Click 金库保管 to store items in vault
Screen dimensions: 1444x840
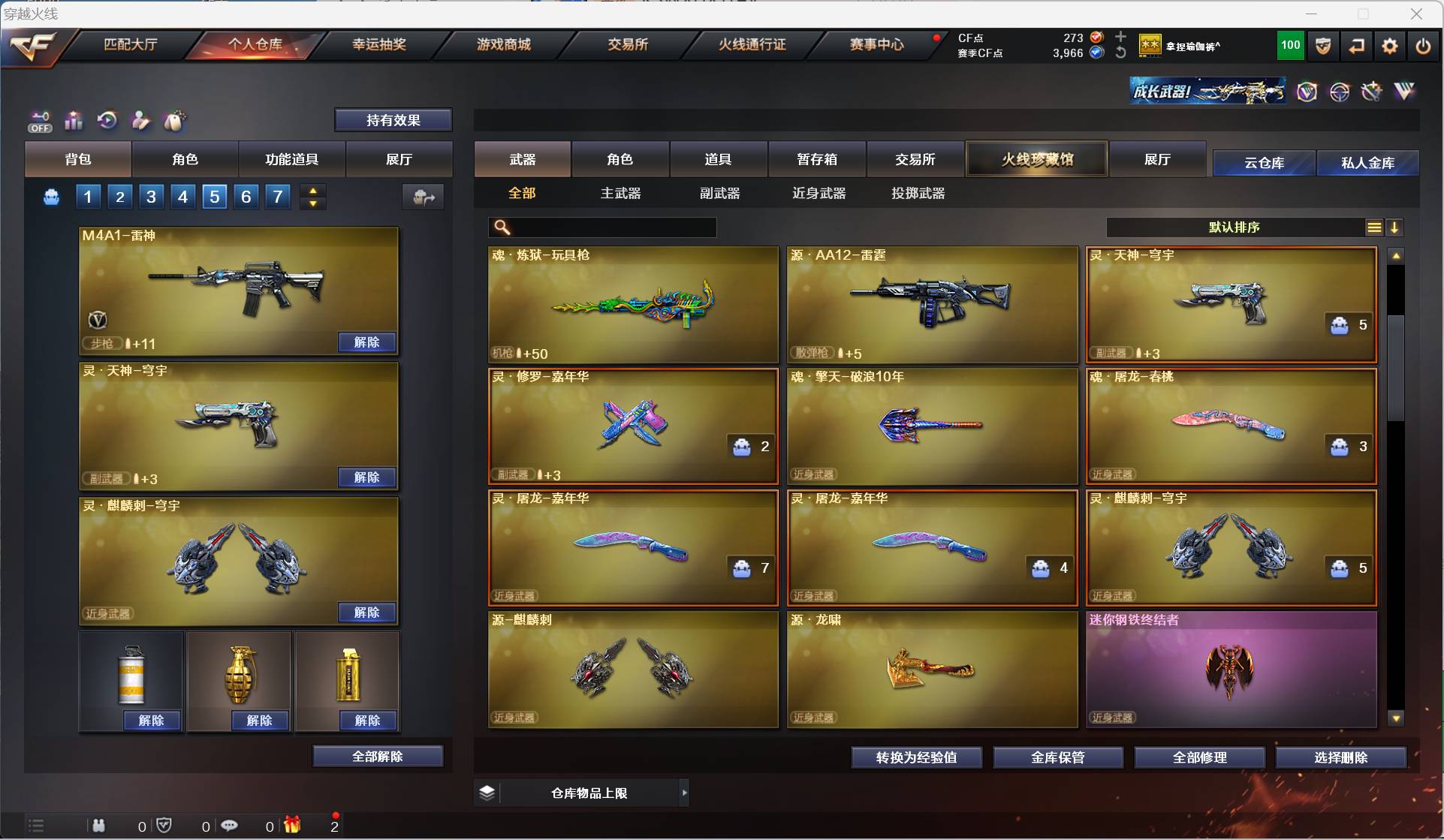click(x=1059, y=757)
